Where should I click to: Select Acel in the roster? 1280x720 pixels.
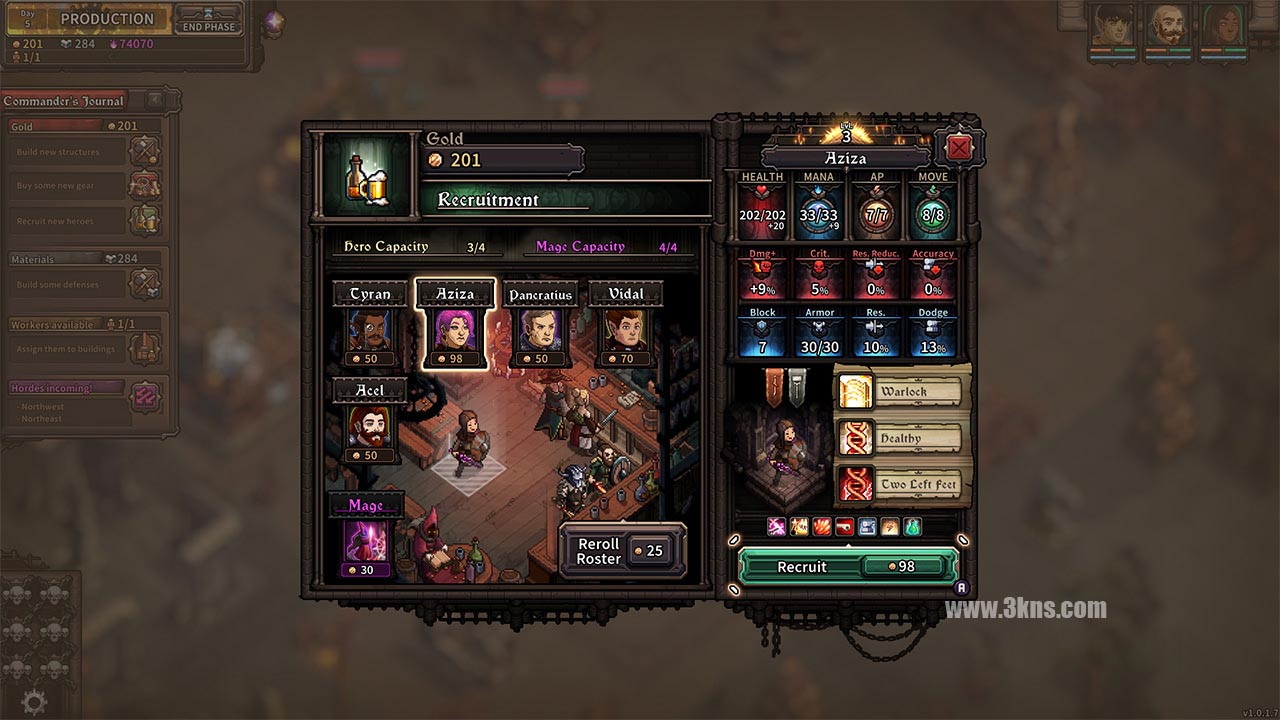coord(370,427)
